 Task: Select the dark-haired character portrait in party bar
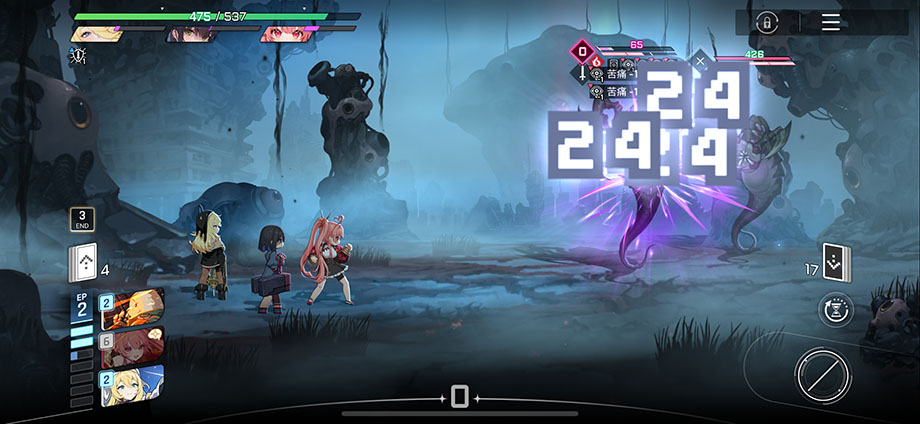(192, 34)
